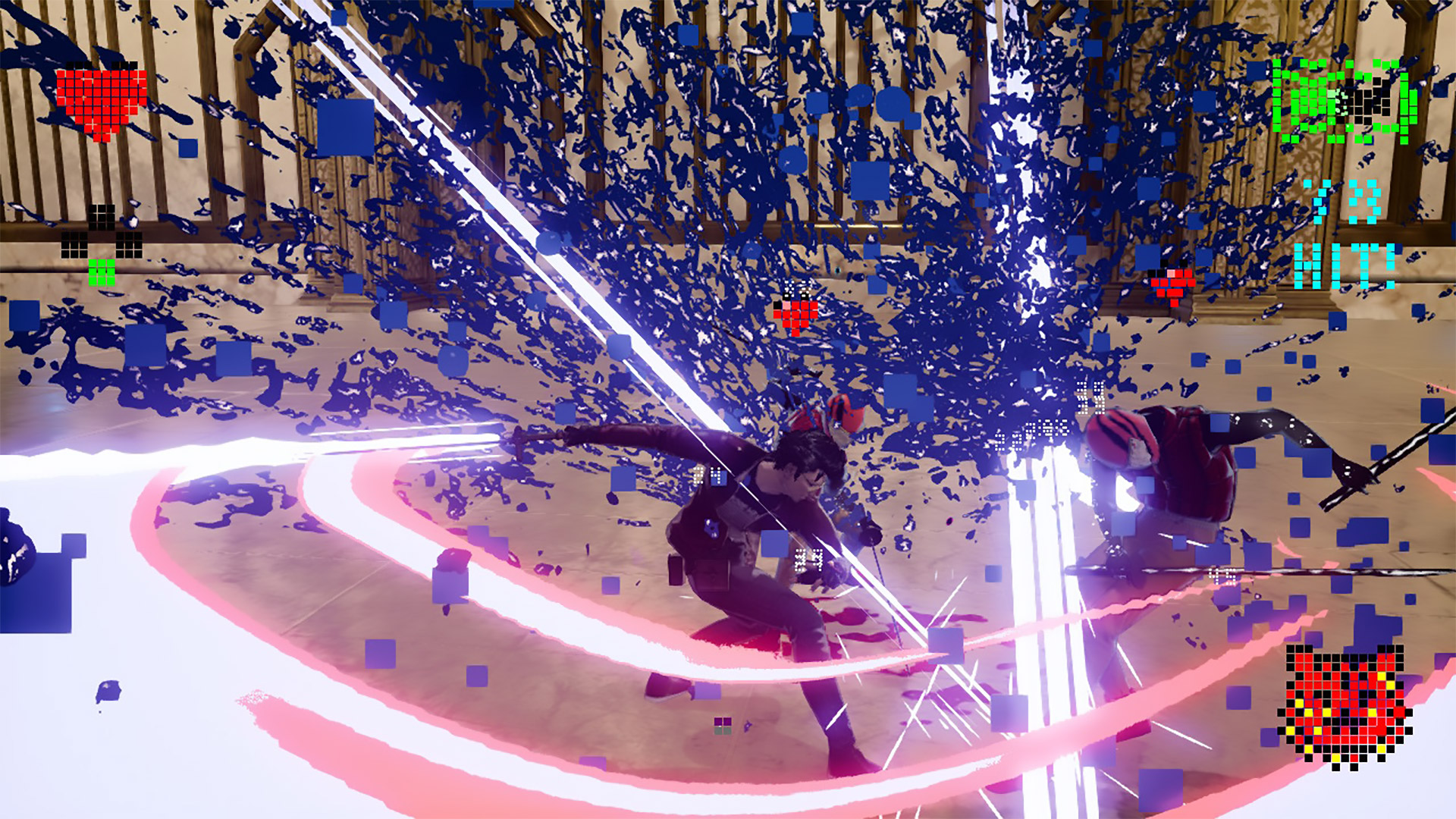
Task: Click the green pixel block below the face icon
Action: pyautogui.click(x=102, y=273)
